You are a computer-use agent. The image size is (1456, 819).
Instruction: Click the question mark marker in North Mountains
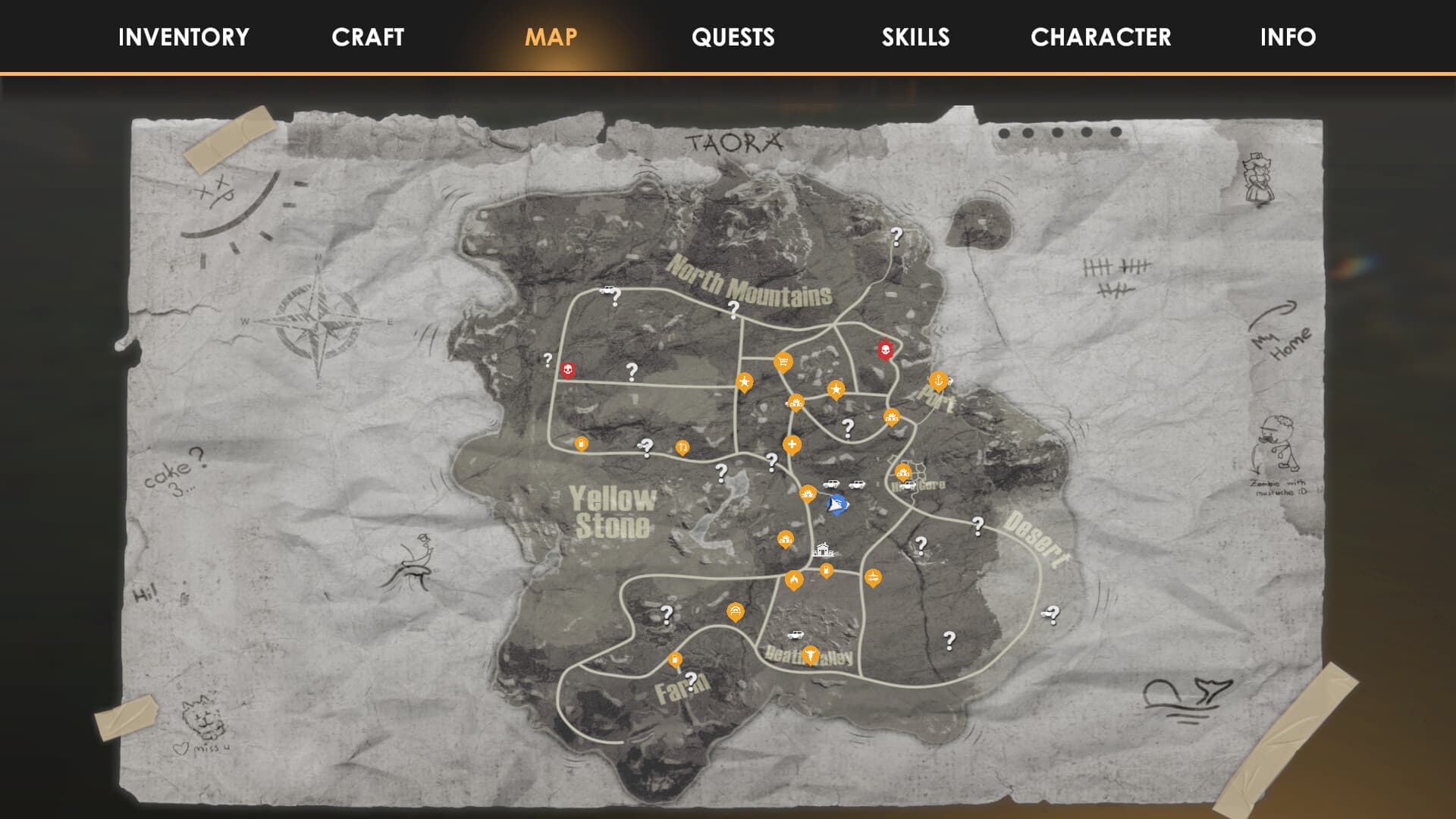(x=733, y=309)
